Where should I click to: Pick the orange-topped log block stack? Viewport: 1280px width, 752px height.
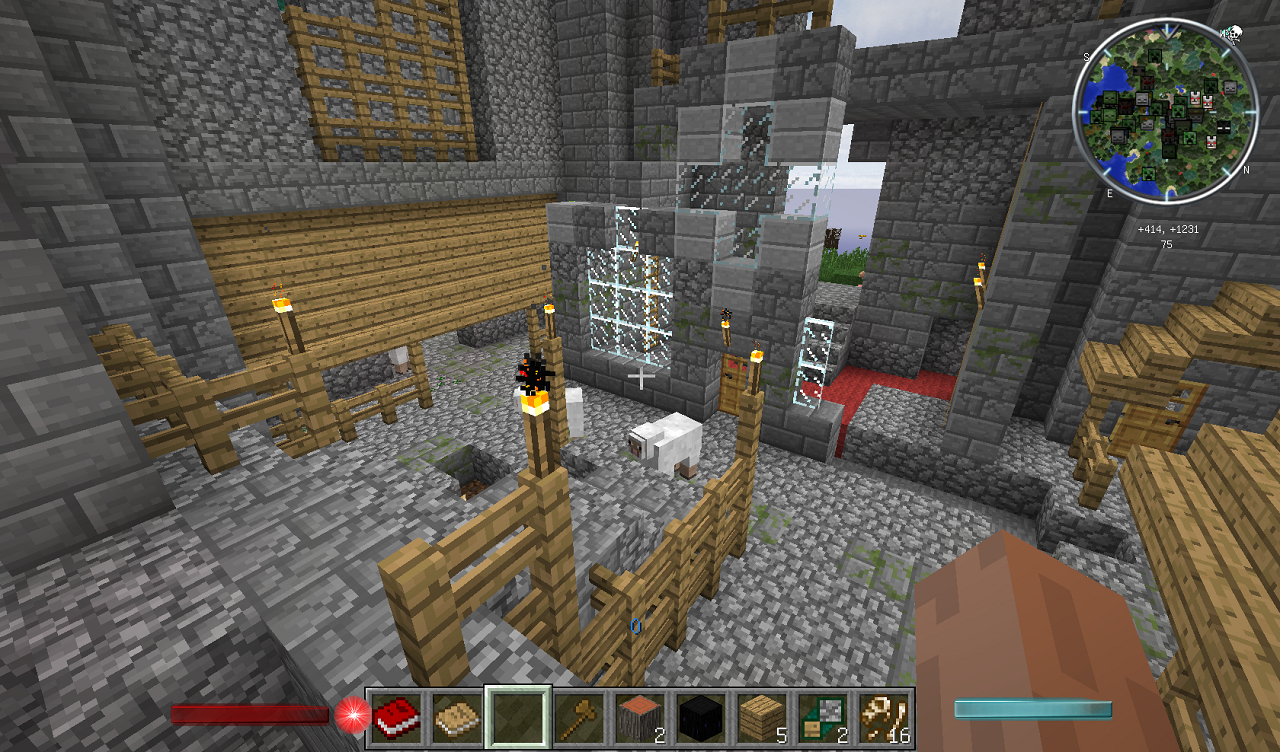click(639, 717)
